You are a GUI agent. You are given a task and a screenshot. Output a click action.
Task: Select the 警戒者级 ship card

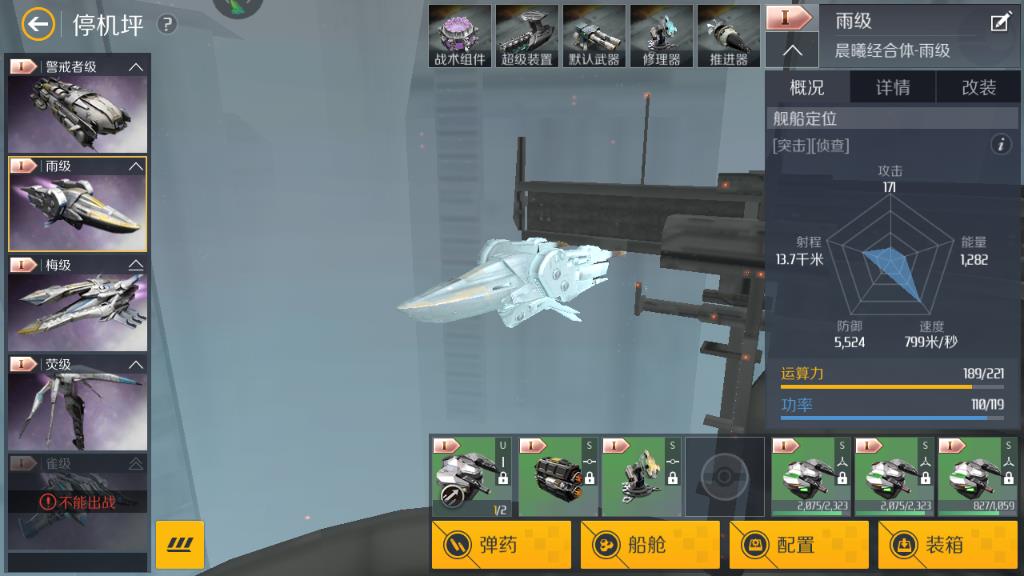coord(77,104)
